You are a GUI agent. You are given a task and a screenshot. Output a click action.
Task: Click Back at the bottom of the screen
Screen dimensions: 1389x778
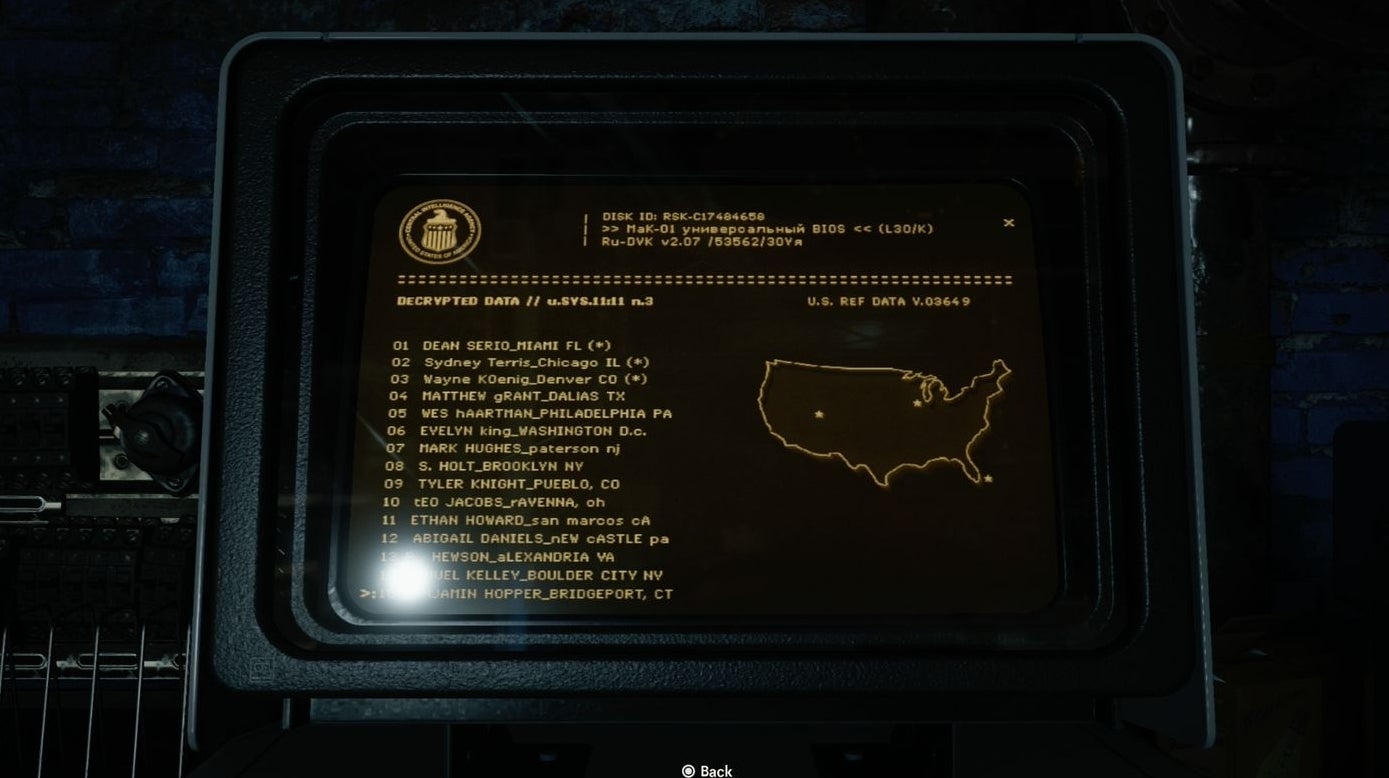click(717, 770)
